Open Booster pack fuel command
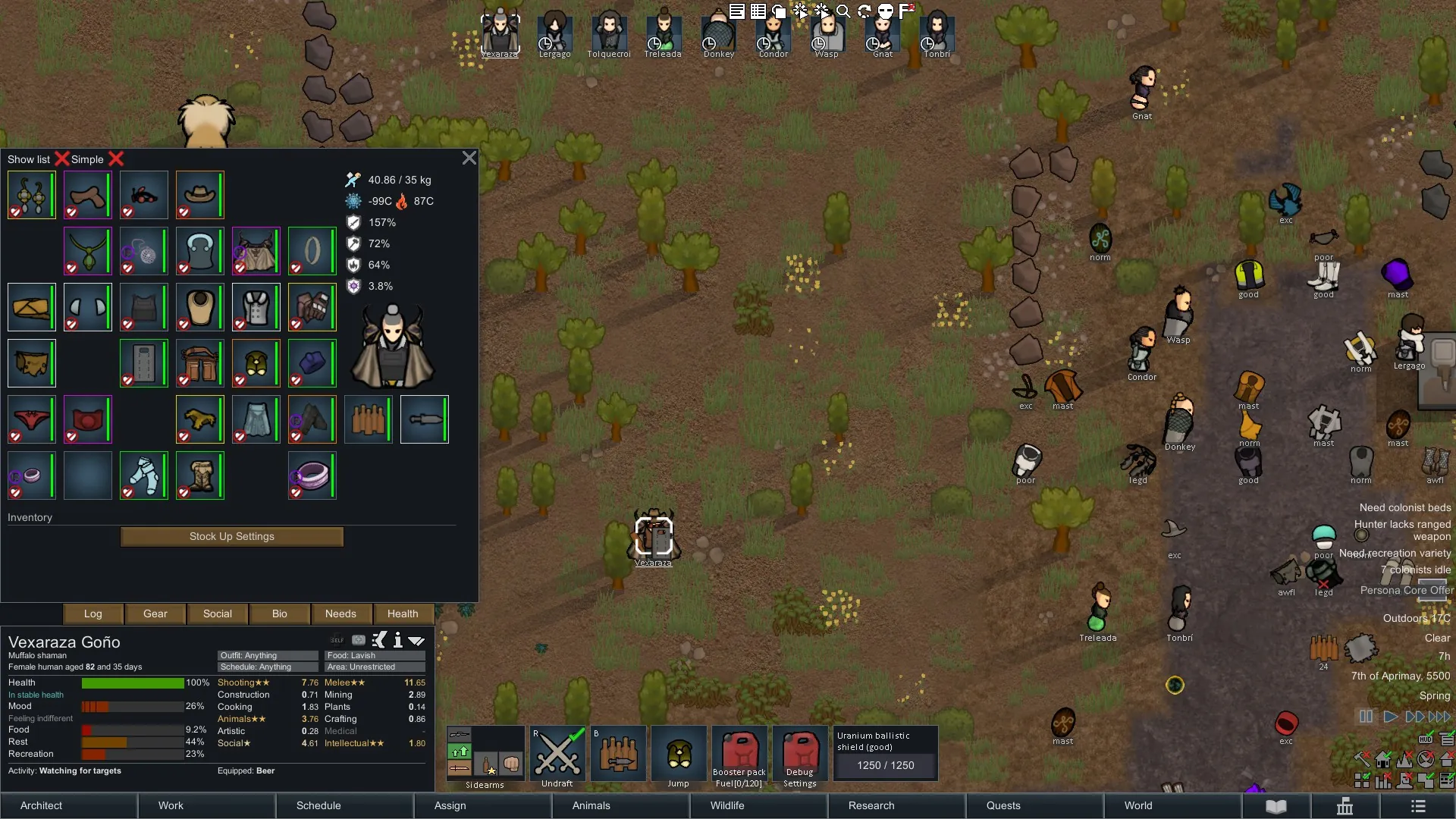The height and width of the screenshot is (819, 1456). [739, 754]
